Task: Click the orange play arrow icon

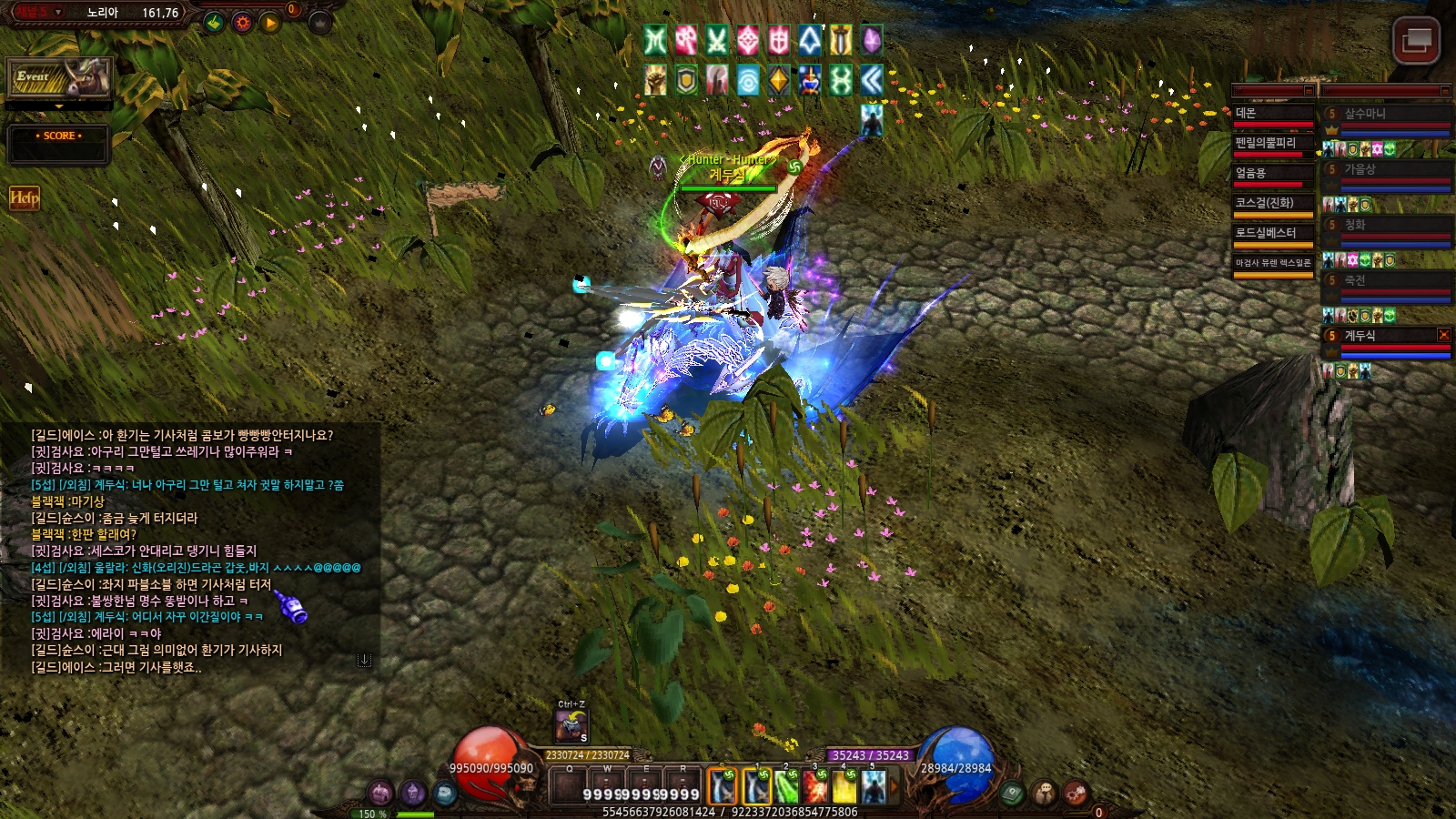Action: [270, 23]
